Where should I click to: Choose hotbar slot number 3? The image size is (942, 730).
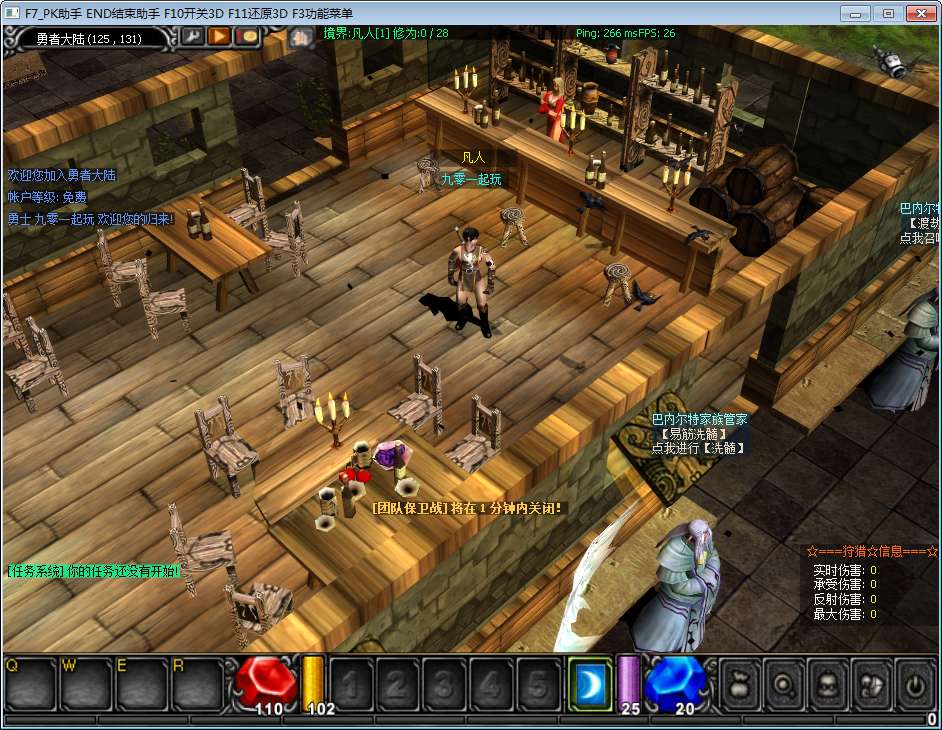[x=443, y=684]
